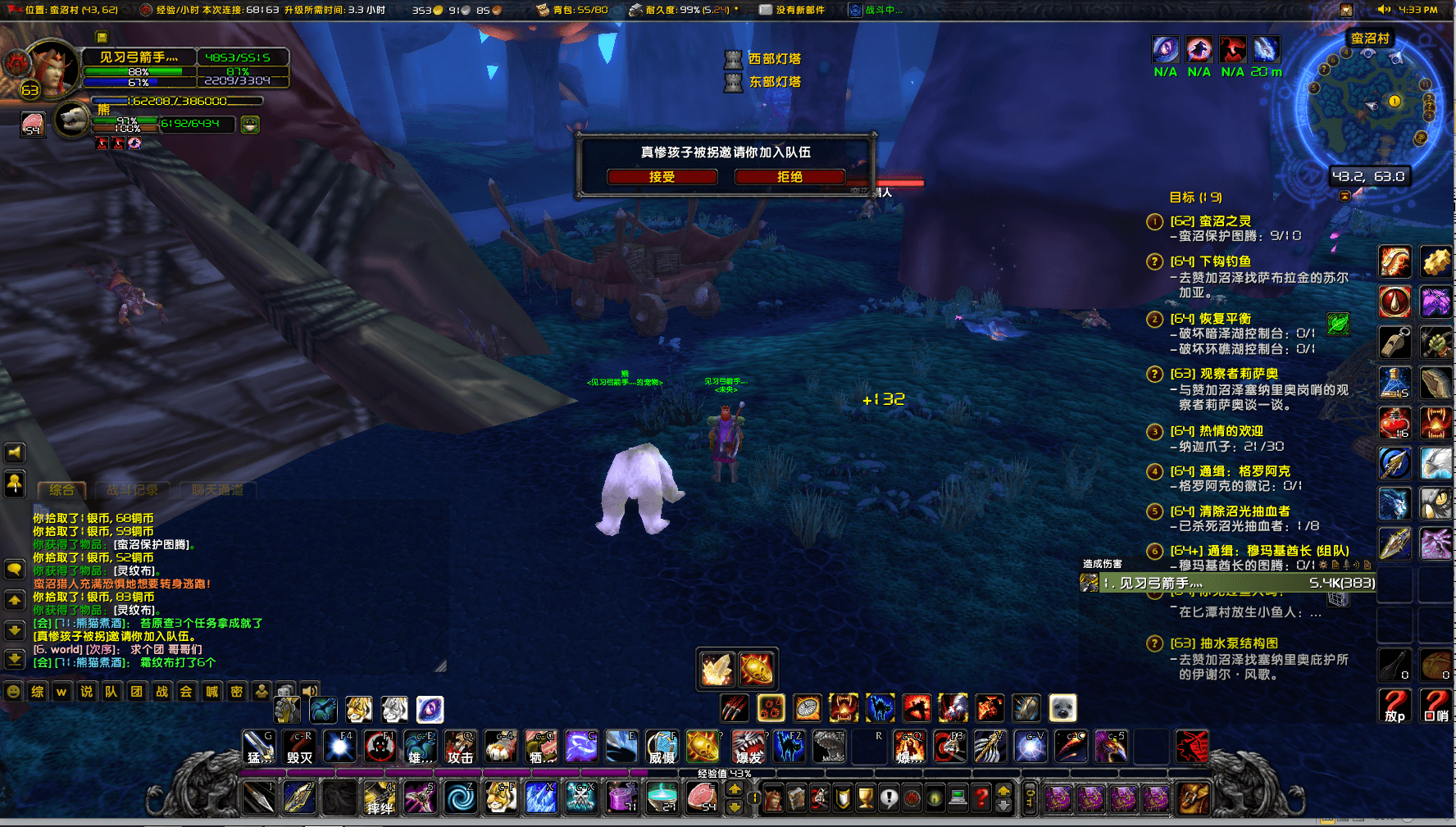
Task: Select the 综合 general chat tab
Action: click(62, 490)
